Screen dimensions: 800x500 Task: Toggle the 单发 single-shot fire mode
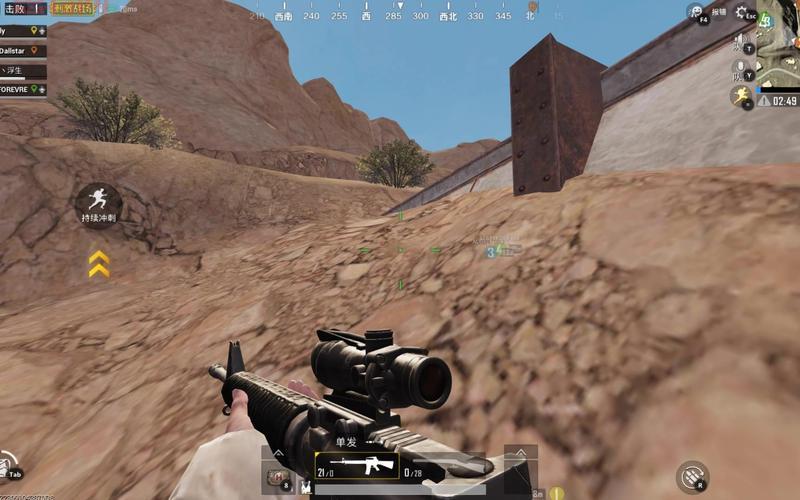(345, 442)
